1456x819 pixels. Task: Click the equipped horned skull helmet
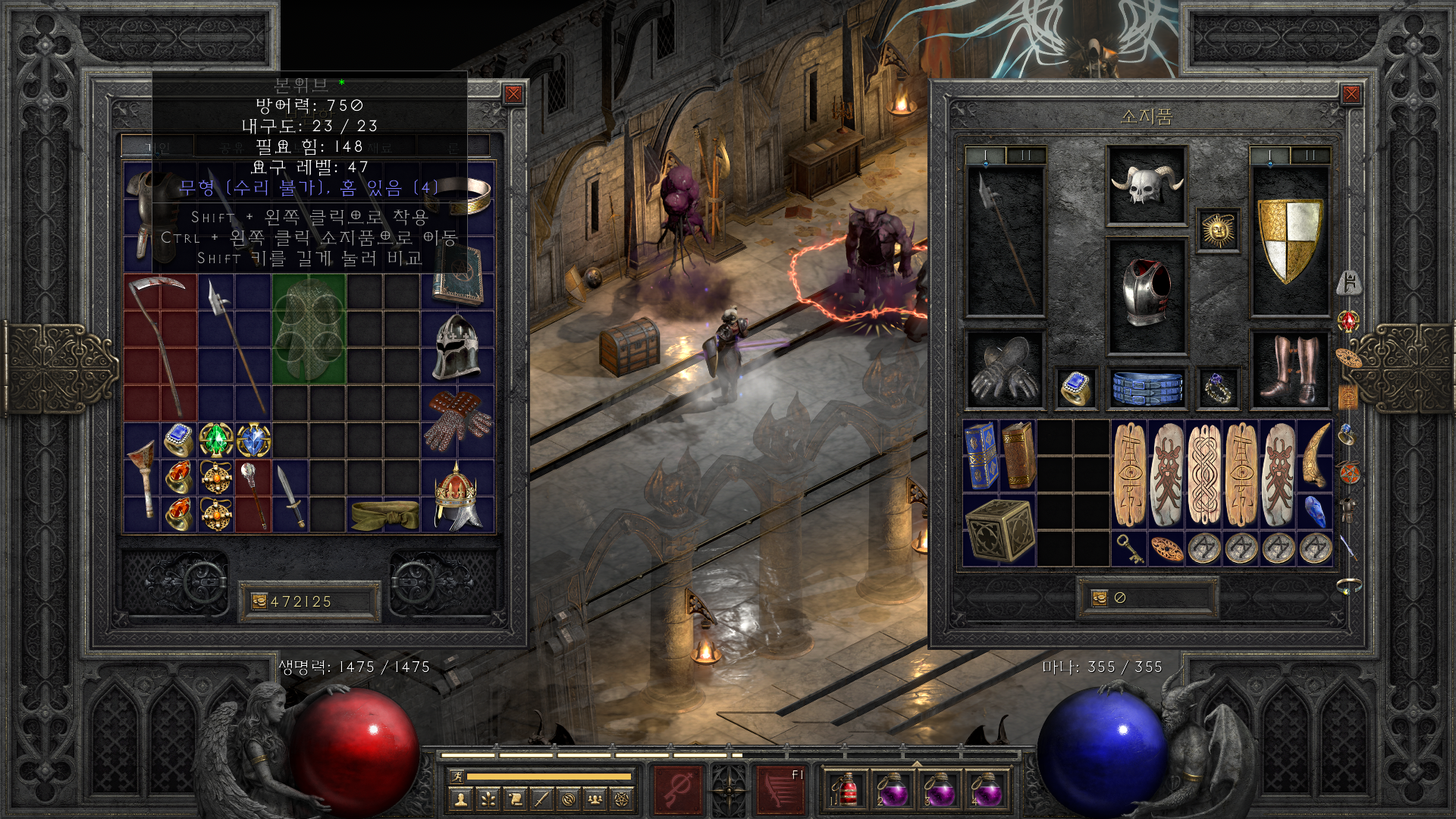(1146, 185)
